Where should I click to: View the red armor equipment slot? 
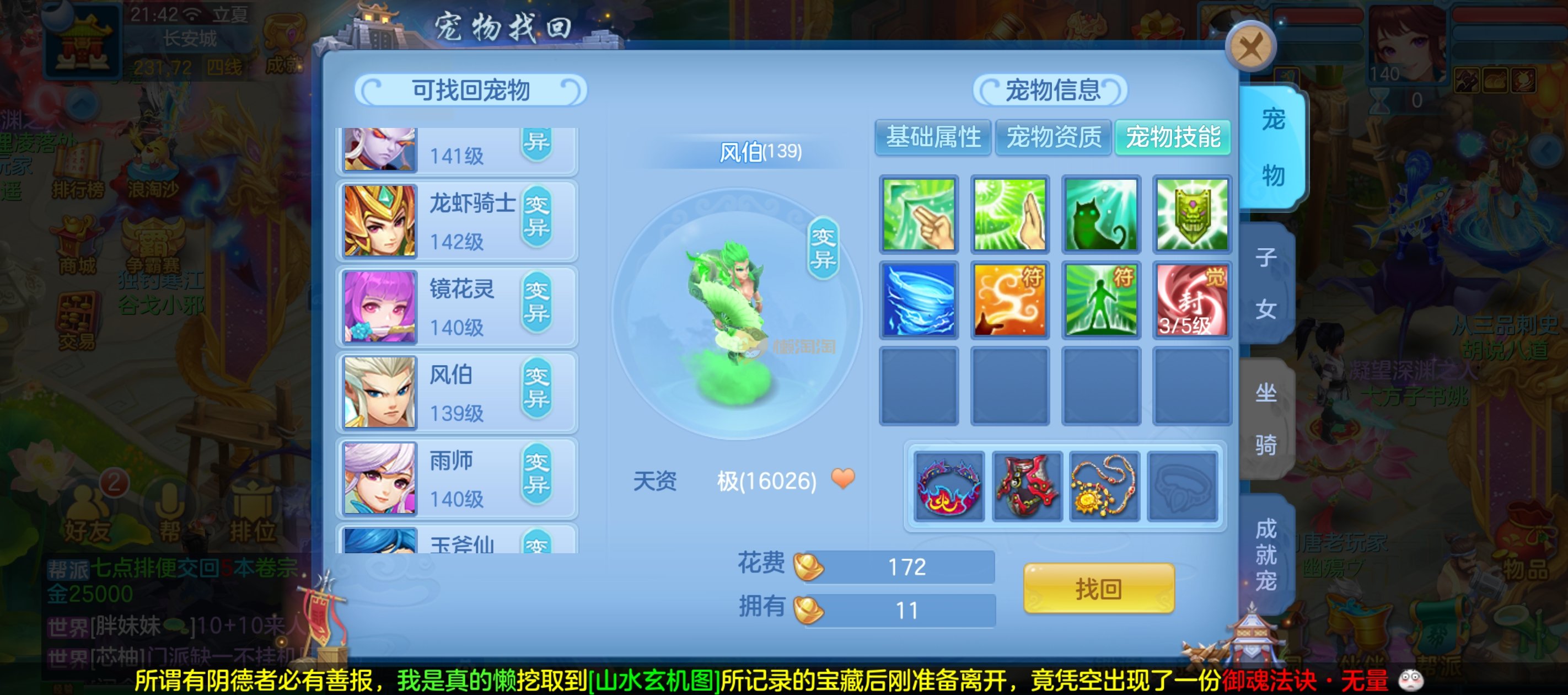click(1027, 487)
